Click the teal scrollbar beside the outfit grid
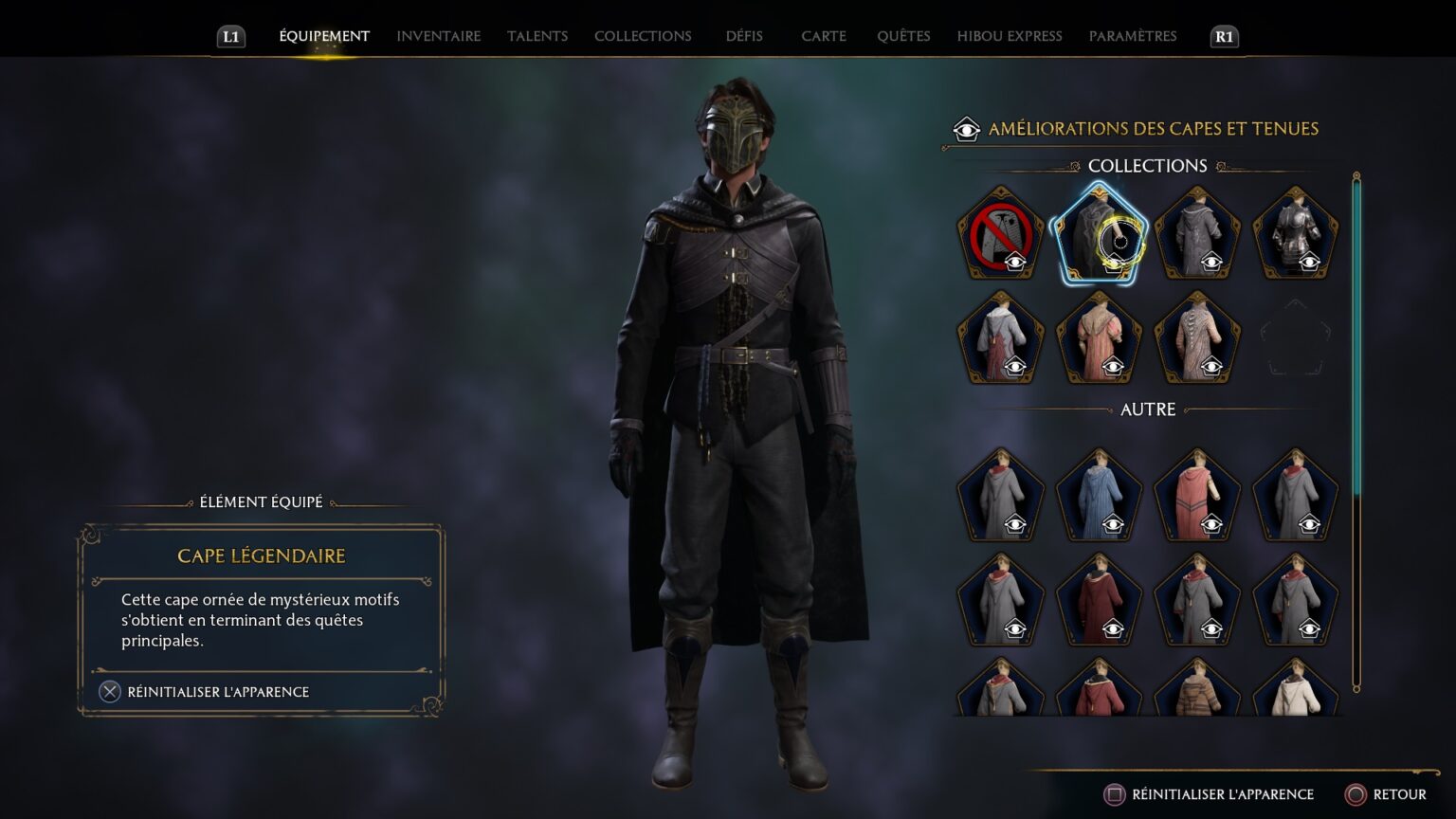The image size is (1456, 819). click(1357, 332)
